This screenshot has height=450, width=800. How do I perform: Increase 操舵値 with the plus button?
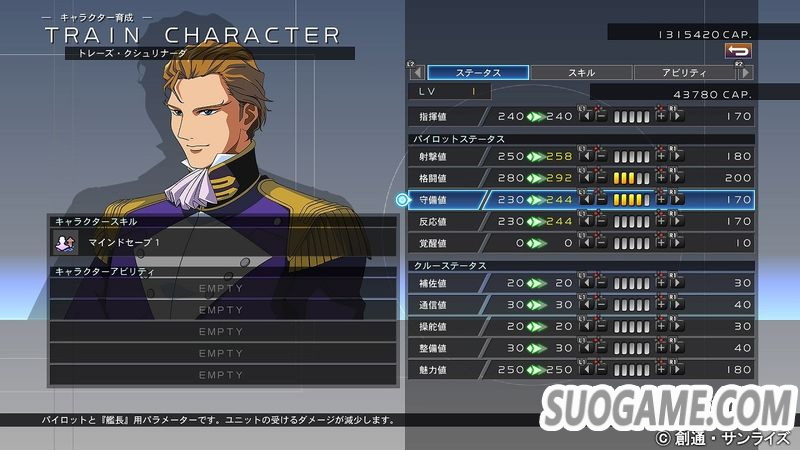coord(661,327)
